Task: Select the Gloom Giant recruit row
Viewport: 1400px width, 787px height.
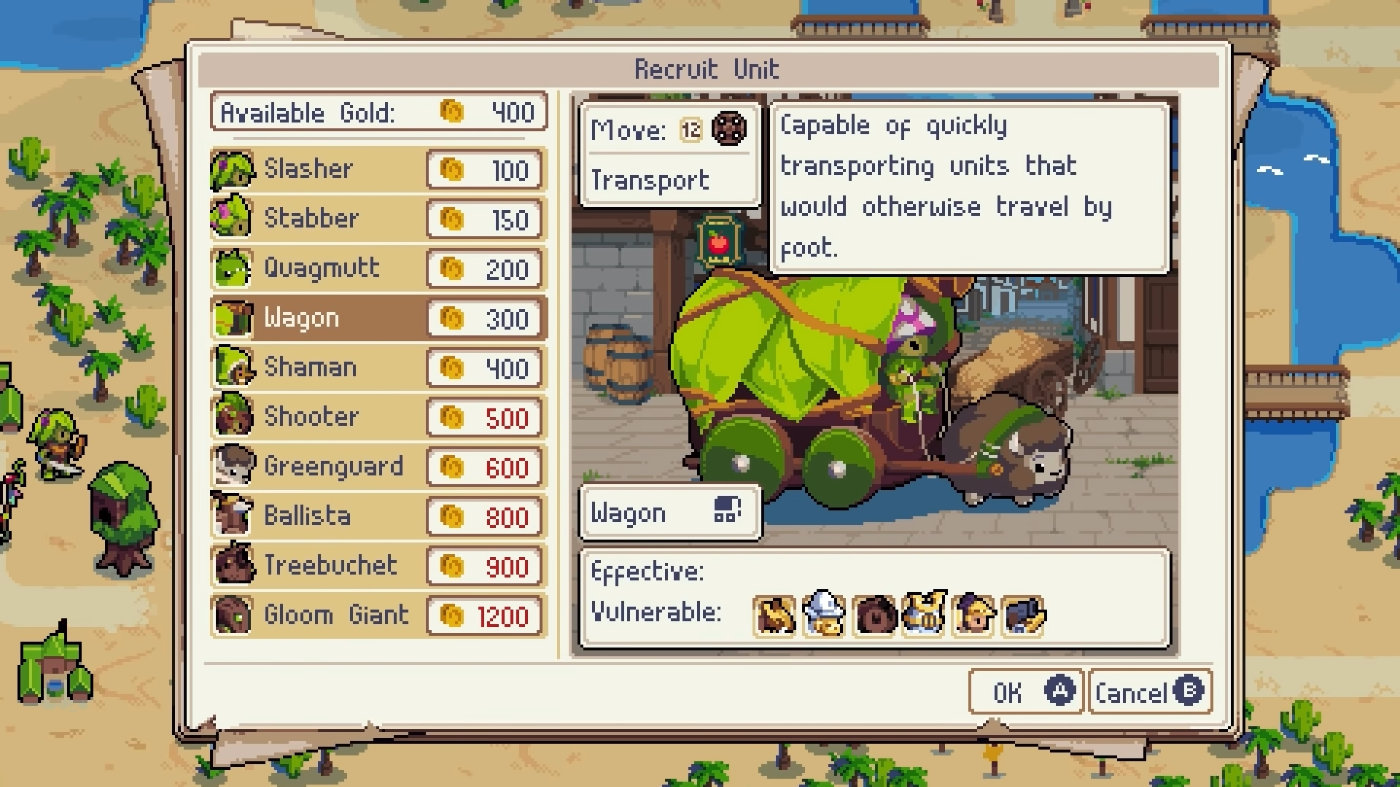Action: [x=378, y=615]
